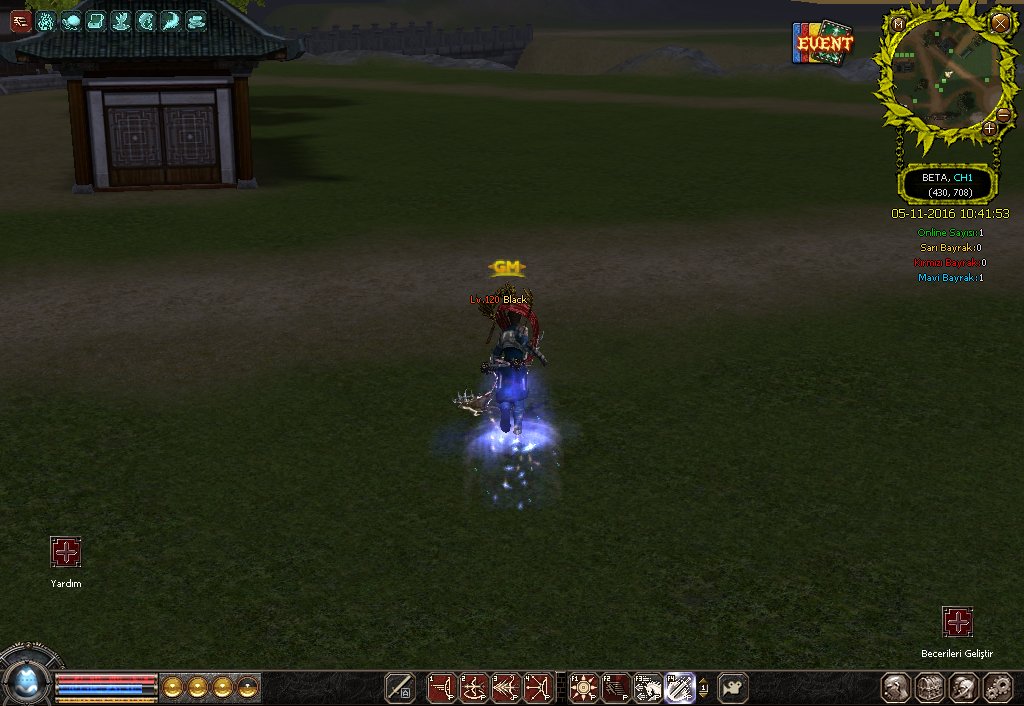
Task: Use the horse skill in slot F3
Action: click(648, 688)
